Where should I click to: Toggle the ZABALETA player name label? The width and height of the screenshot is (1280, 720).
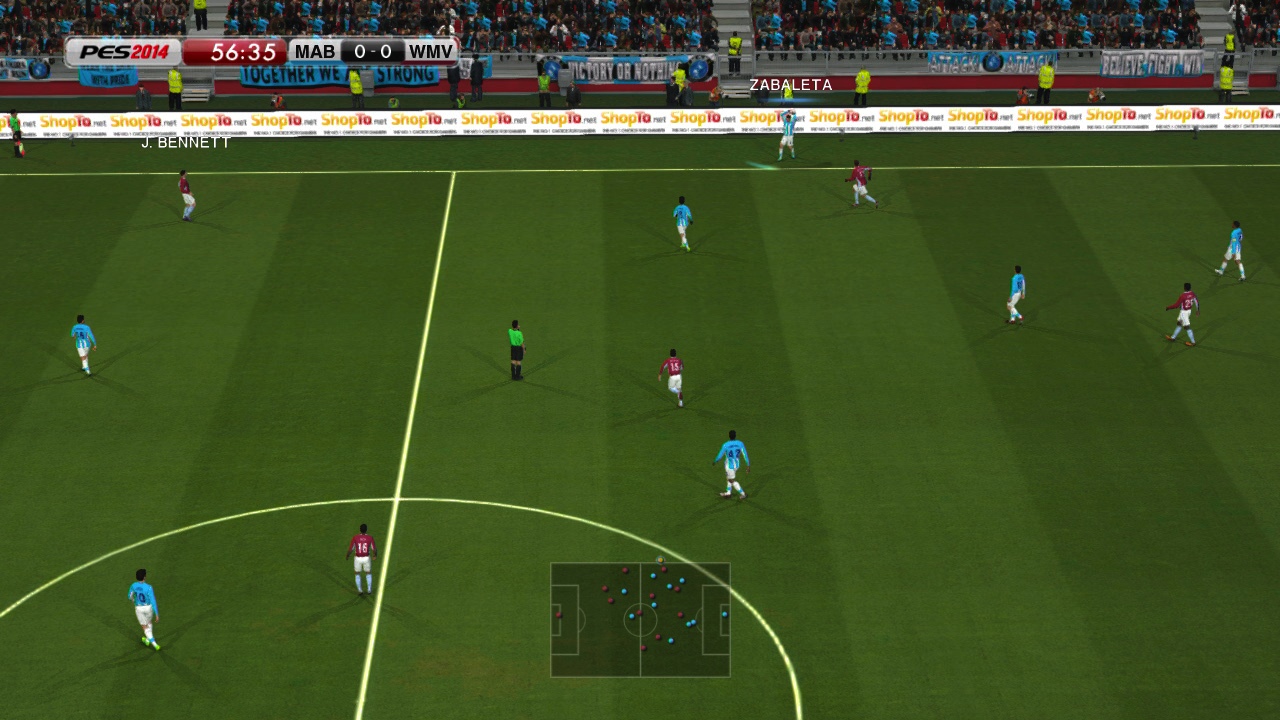tap(789, 86)
